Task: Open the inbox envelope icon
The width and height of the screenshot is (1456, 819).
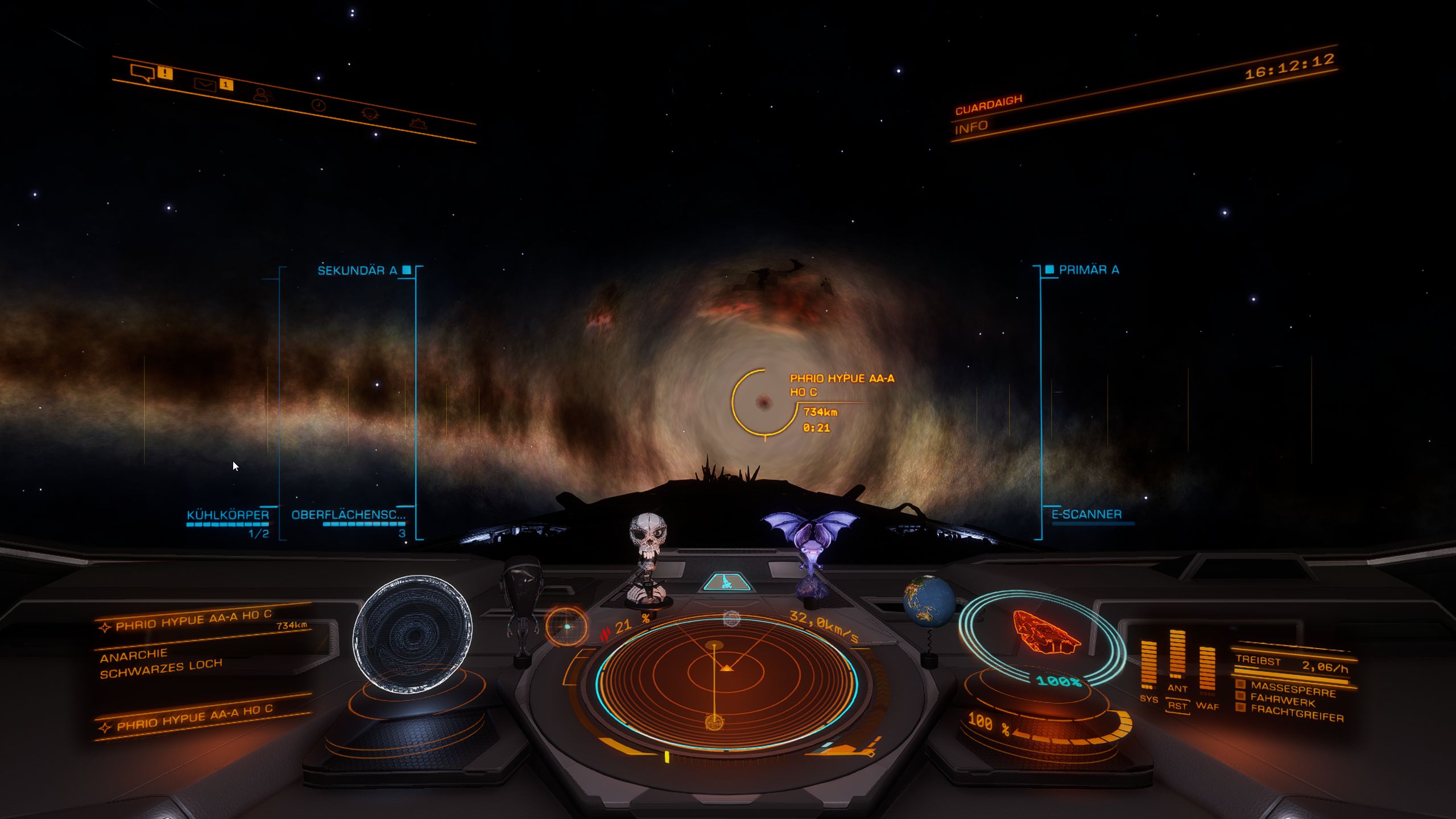Action: tap(205, 85)
